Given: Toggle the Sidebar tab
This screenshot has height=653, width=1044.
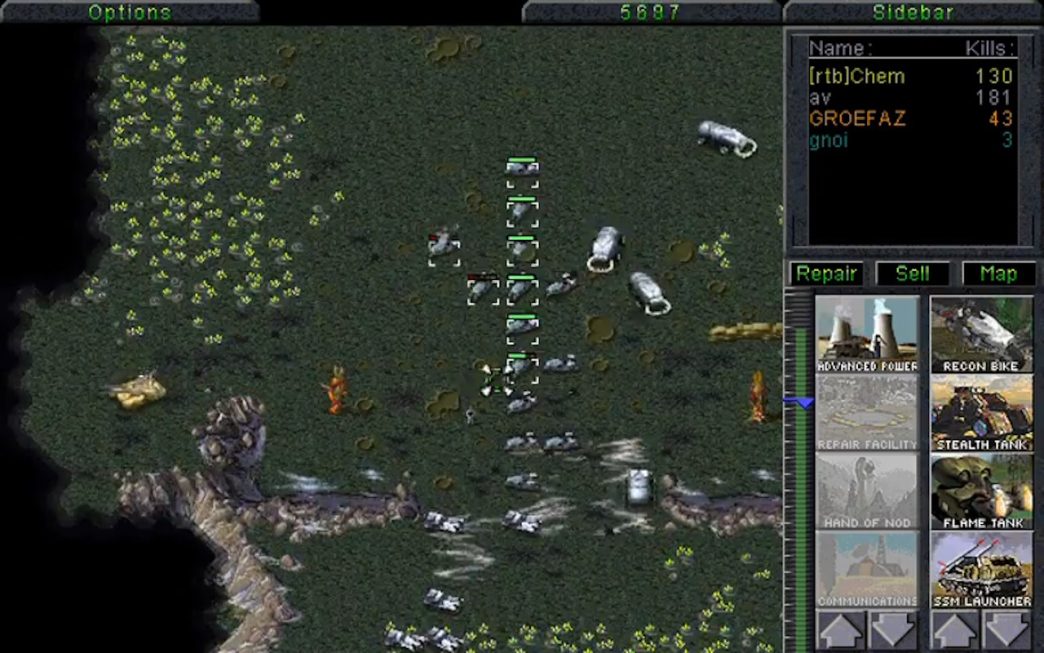Looking at the screenshot, I should tap(913, 12).
